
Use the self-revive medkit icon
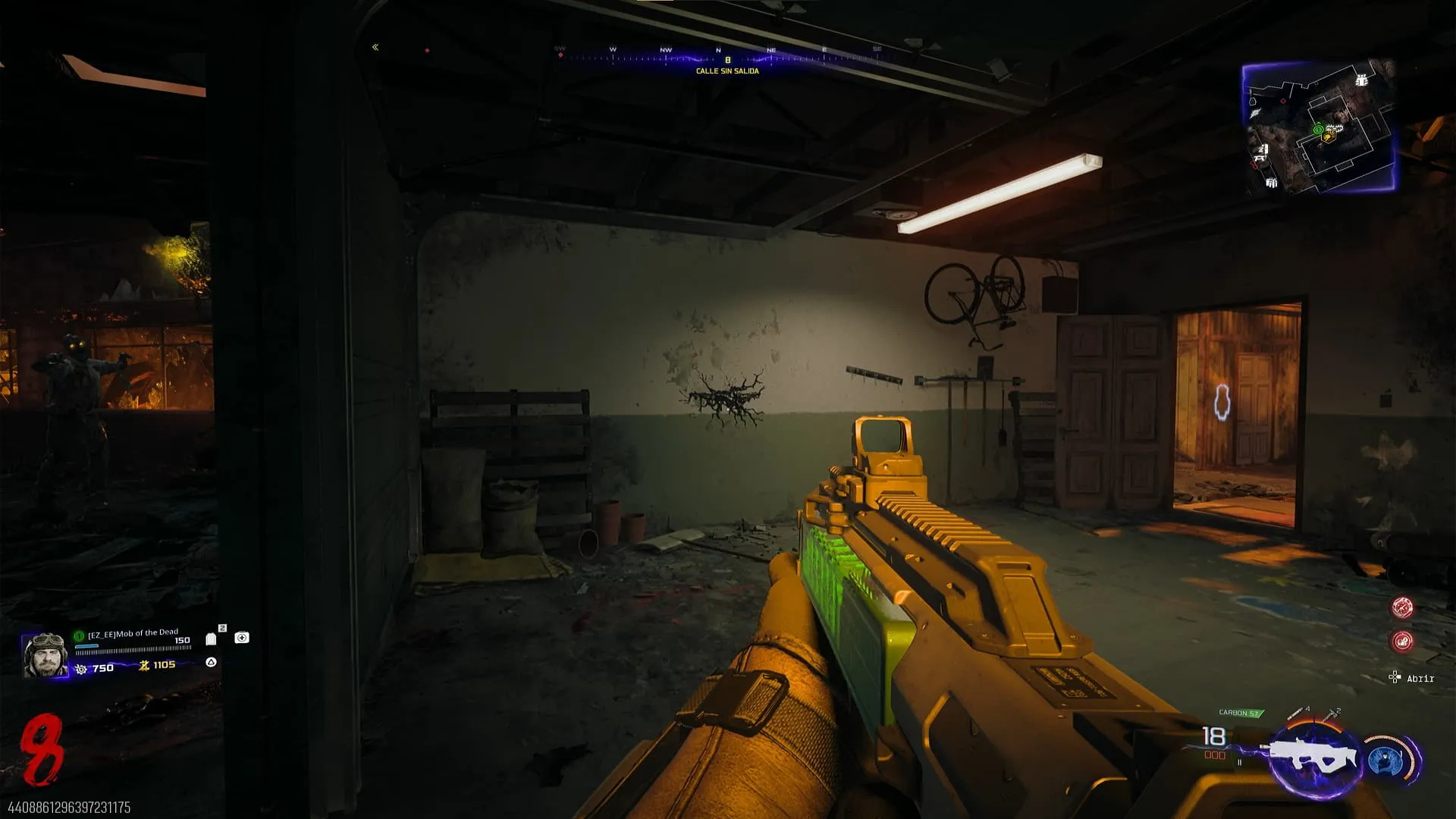point(242,638)
